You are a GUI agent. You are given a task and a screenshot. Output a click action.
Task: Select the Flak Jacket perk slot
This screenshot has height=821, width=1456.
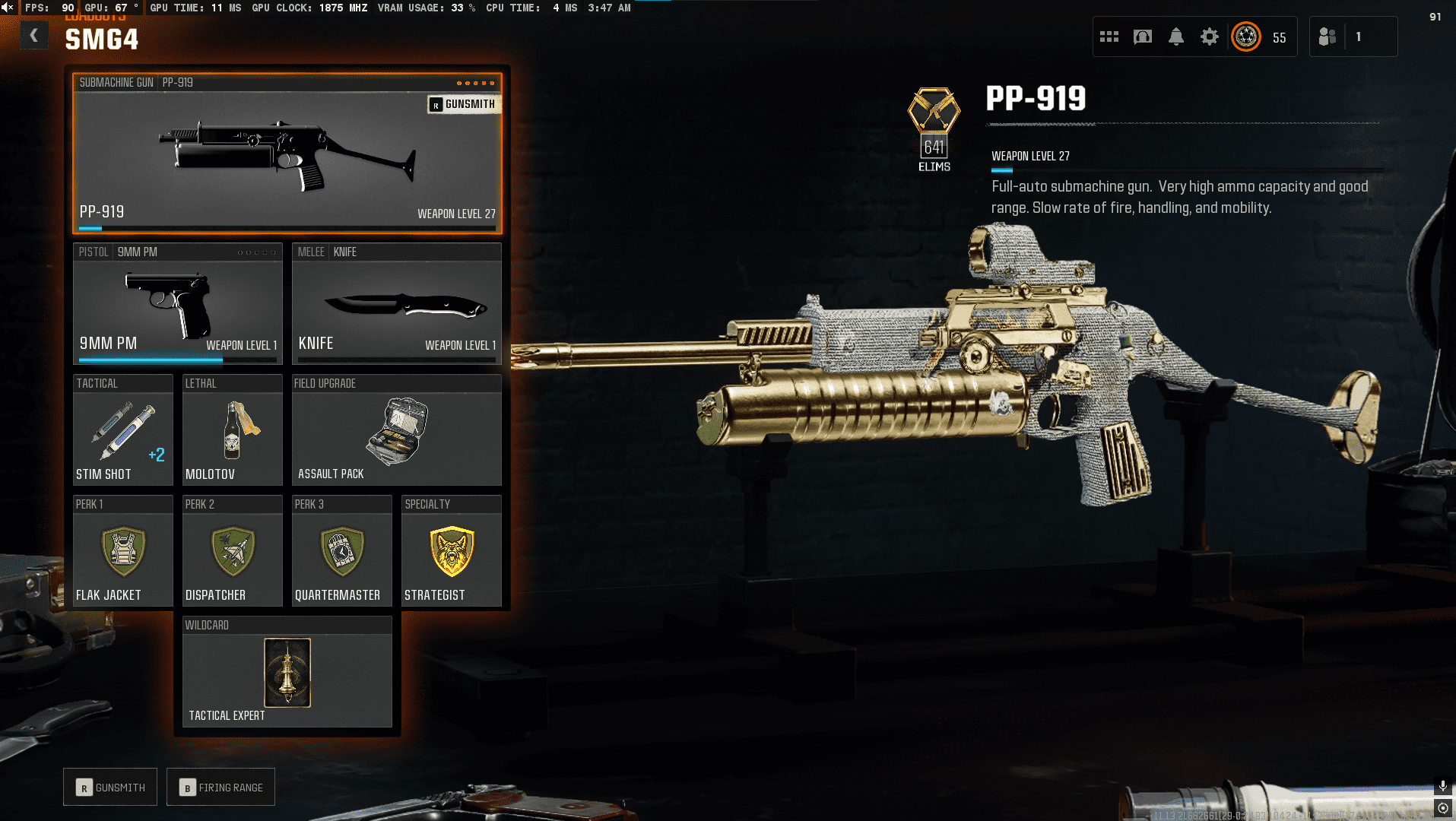[x=122, y=551]
